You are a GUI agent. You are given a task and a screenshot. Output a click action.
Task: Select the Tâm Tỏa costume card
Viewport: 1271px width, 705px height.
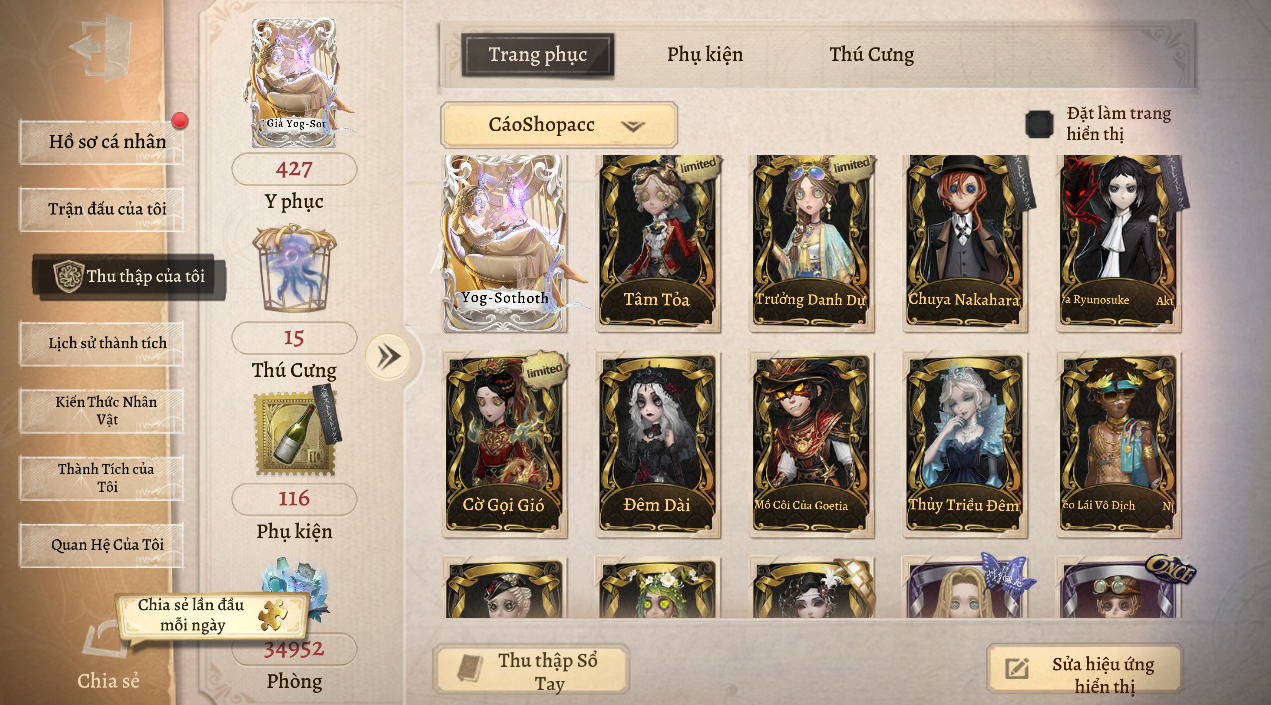click(x=657, y=241)
